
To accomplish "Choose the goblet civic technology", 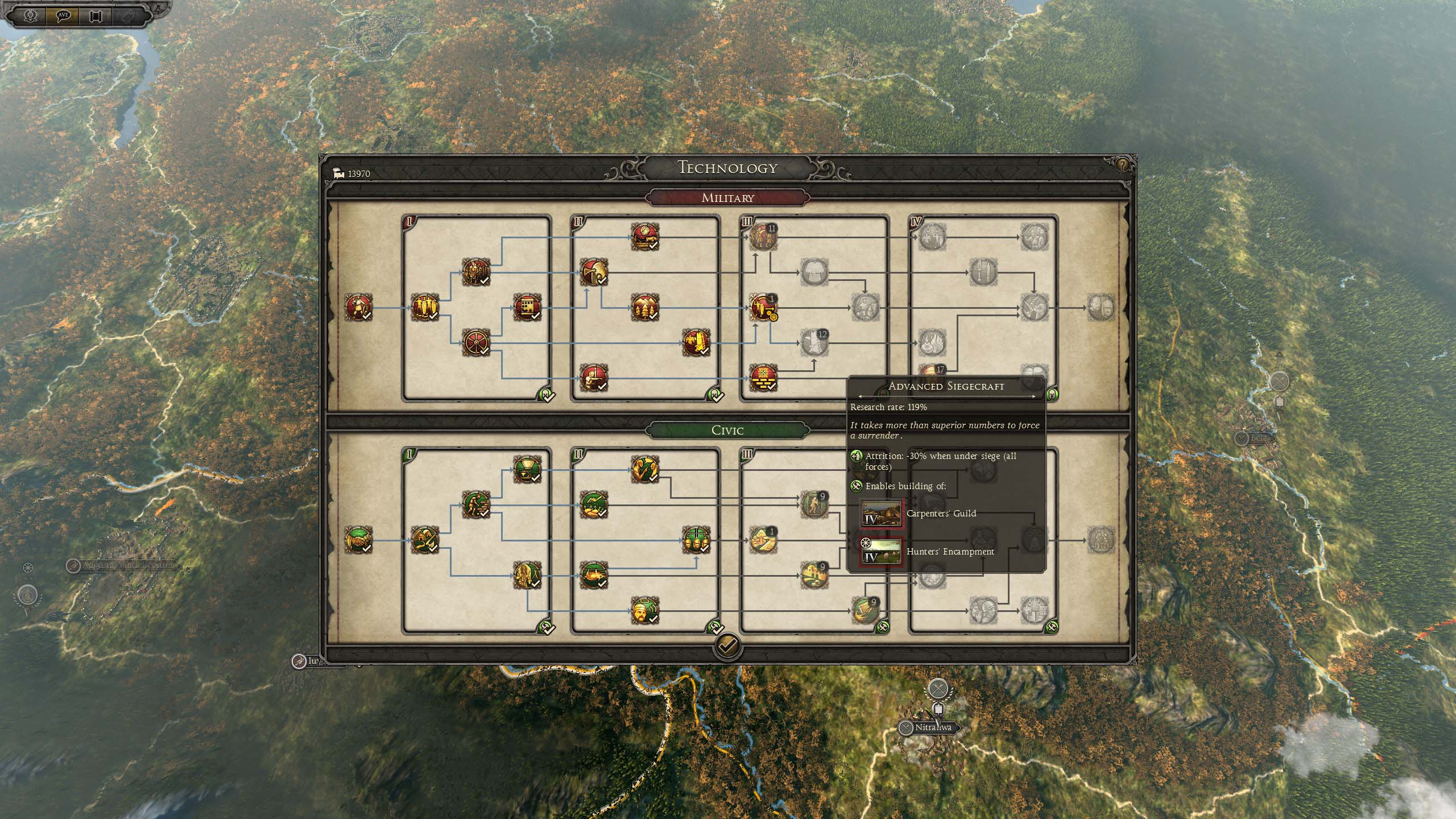I will [x=527, y=469].
